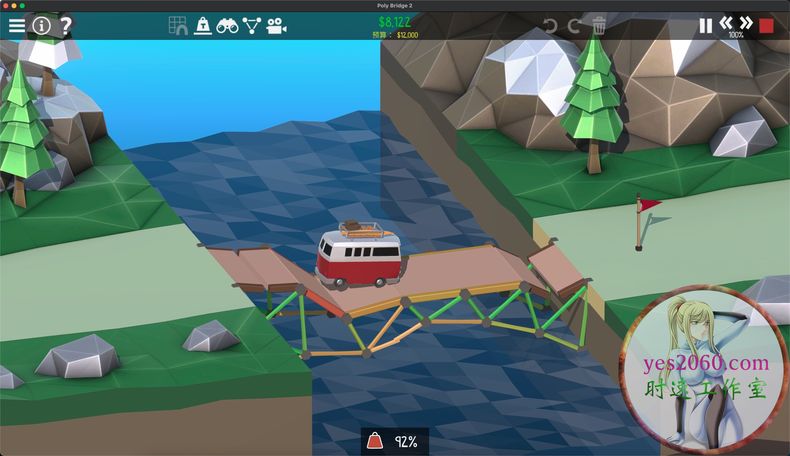Close the window with the red button
The height and width of the screenshot is (456, 790).
click(x=6, y=5)
